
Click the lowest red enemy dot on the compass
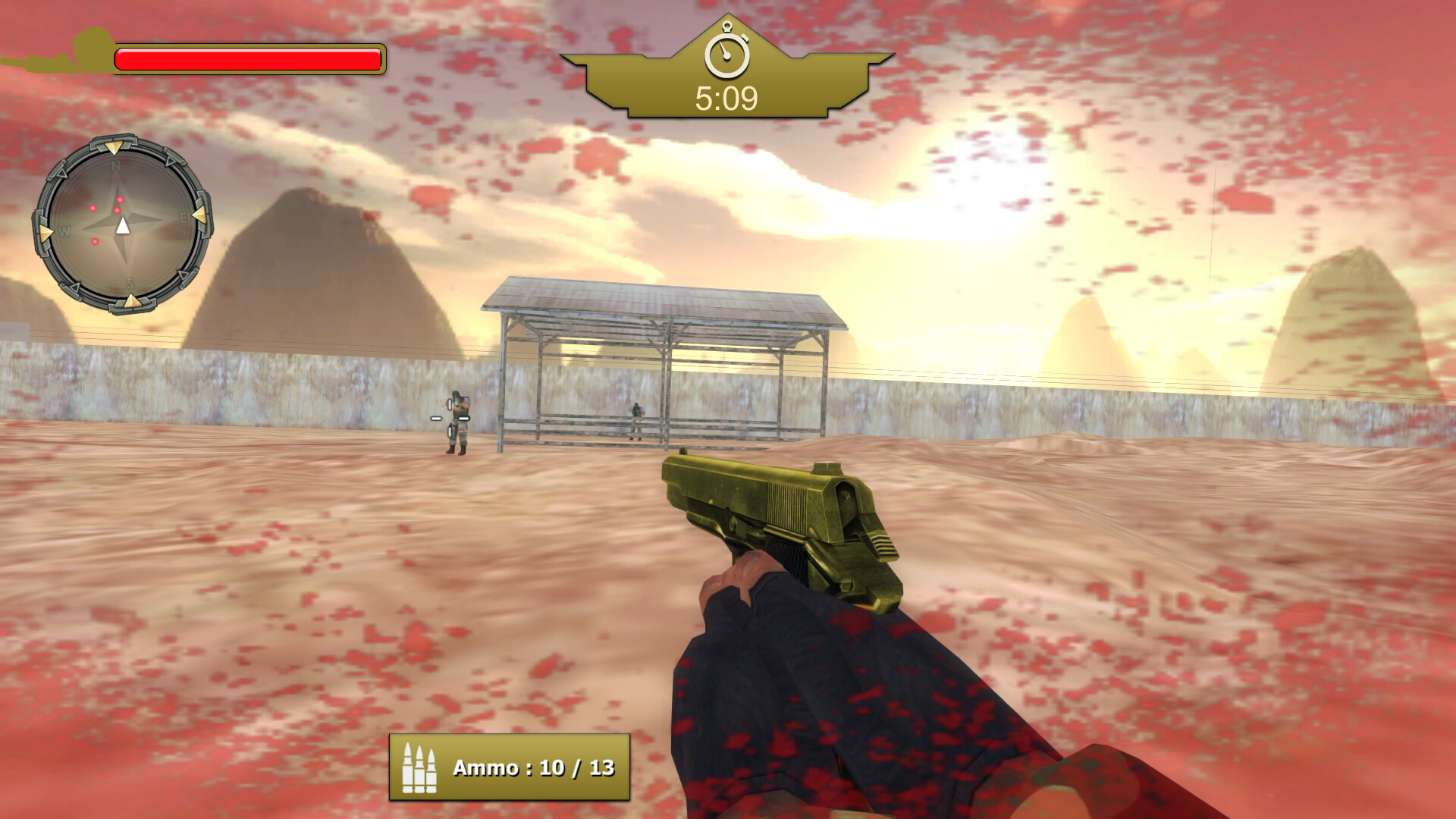95,241
